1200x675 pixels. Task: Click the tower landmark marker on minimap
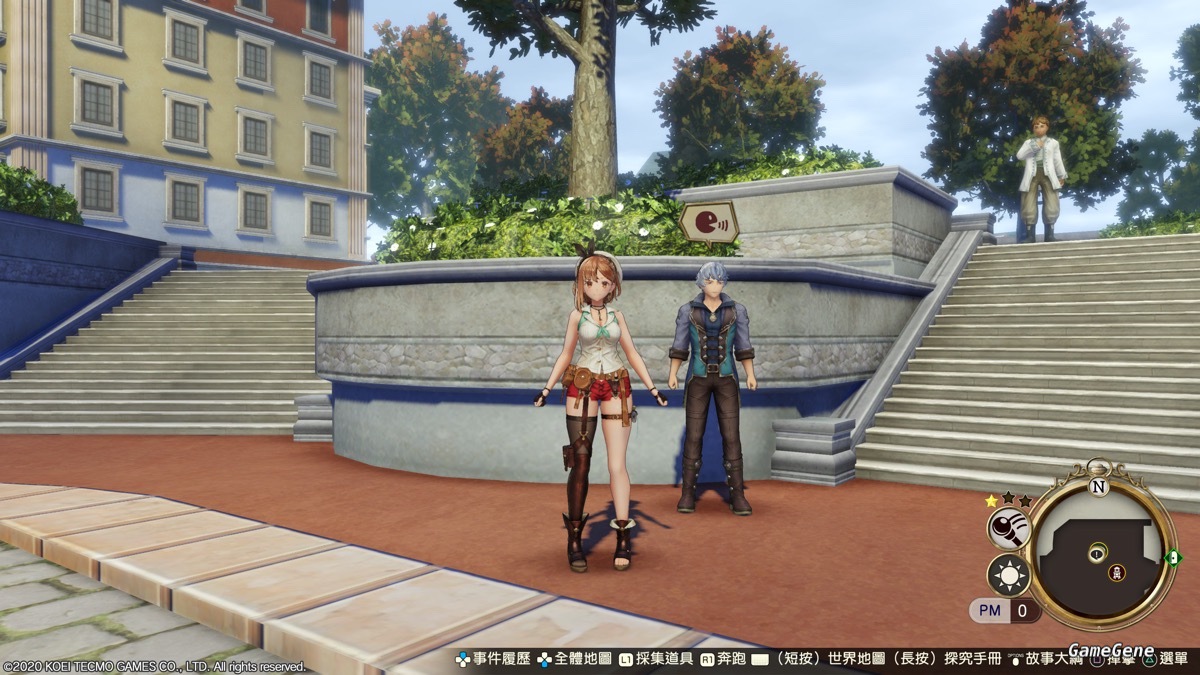coord(1117,573)
